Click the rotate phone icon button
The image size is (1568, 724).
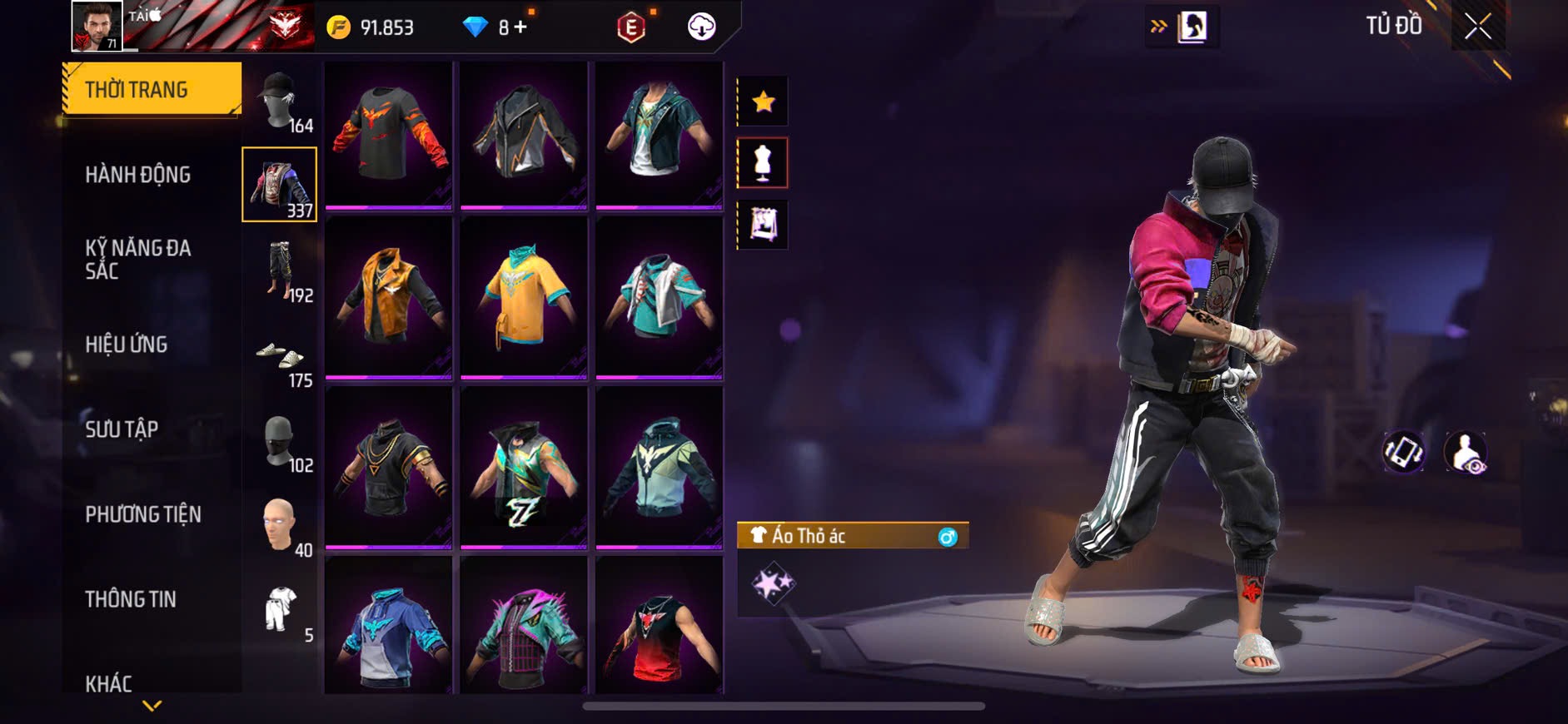click(x=1403, y=453)
